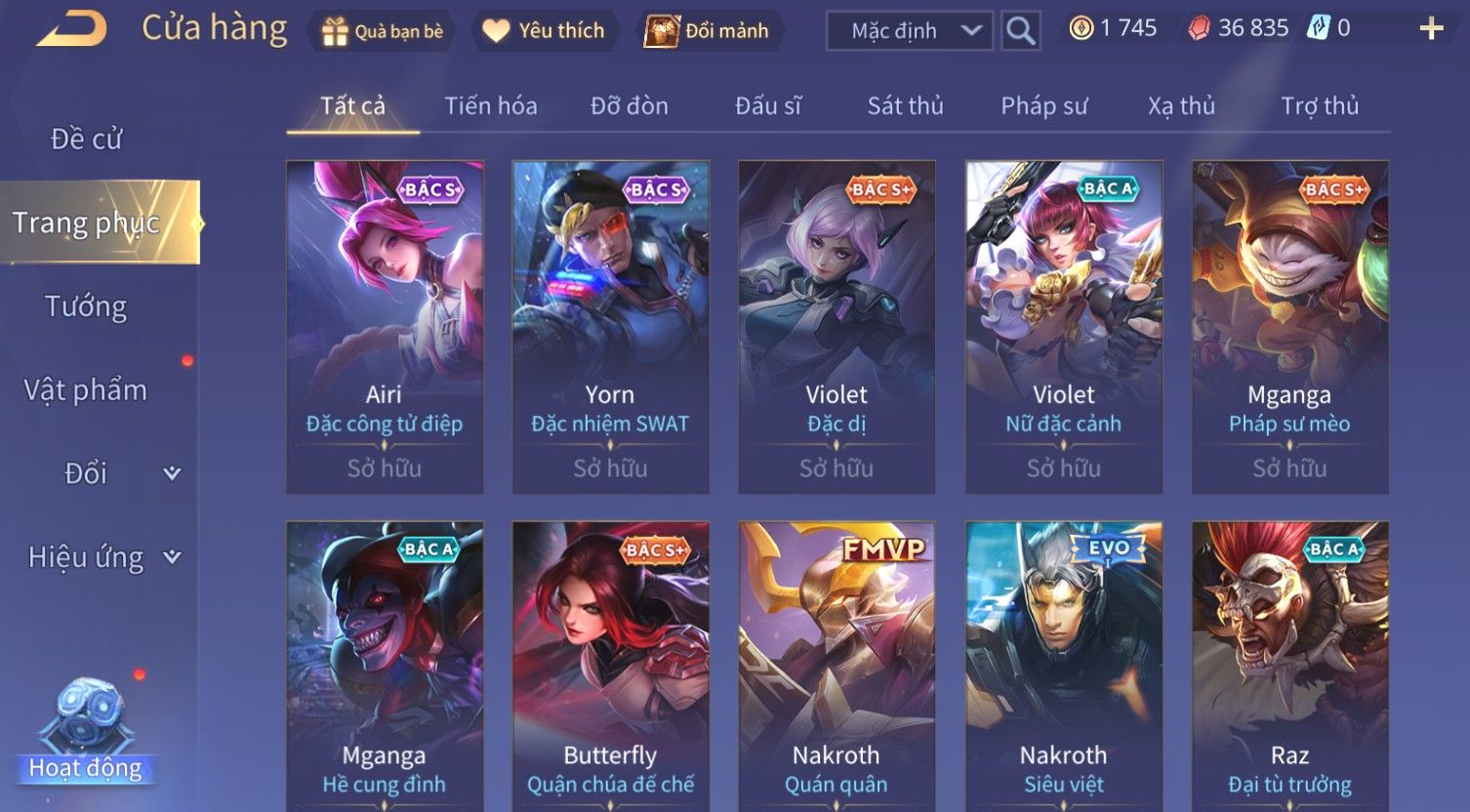Click the magnifying glass search button
The image size is (1470, 812).
click(x=1021, y=31)
